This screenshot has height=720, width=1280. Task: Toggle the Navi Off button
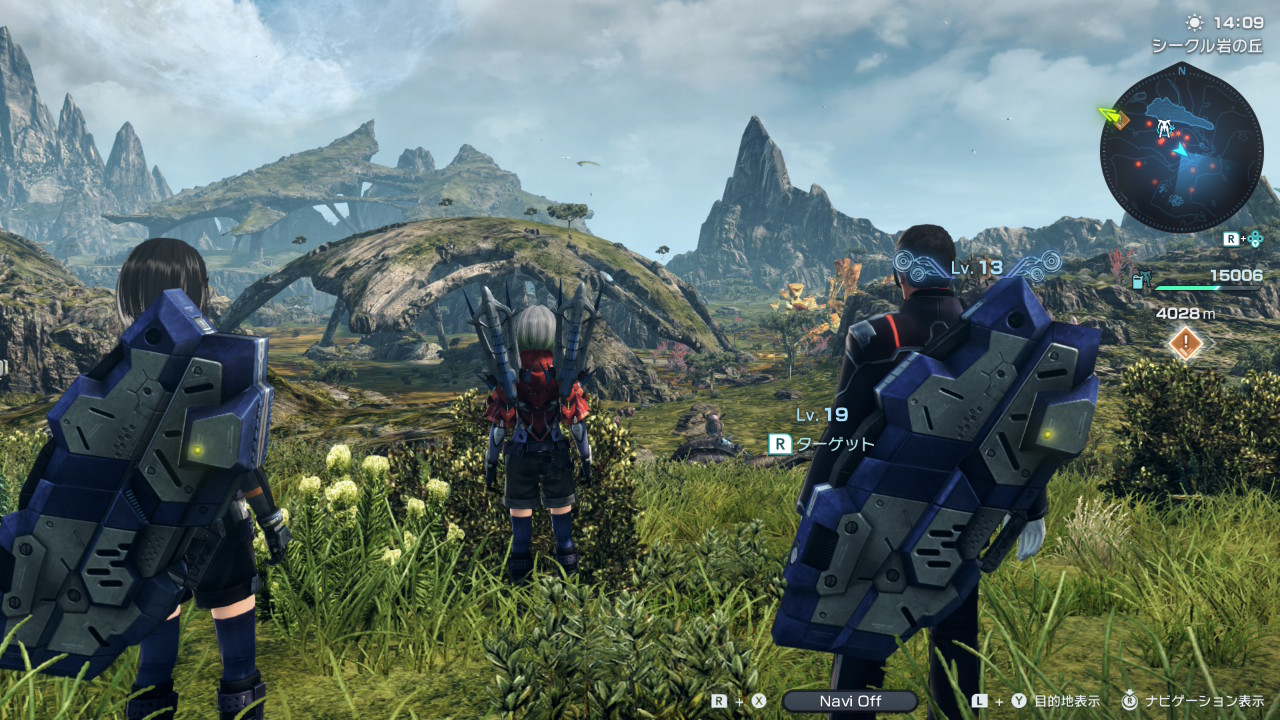point(849,701)
